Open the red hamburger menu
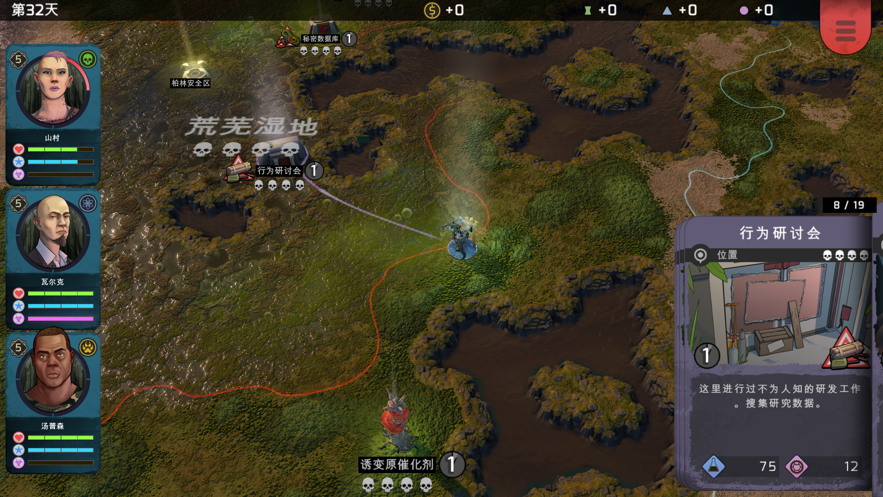The width and height of the screenshot is (883, 497). pos(845,30)
